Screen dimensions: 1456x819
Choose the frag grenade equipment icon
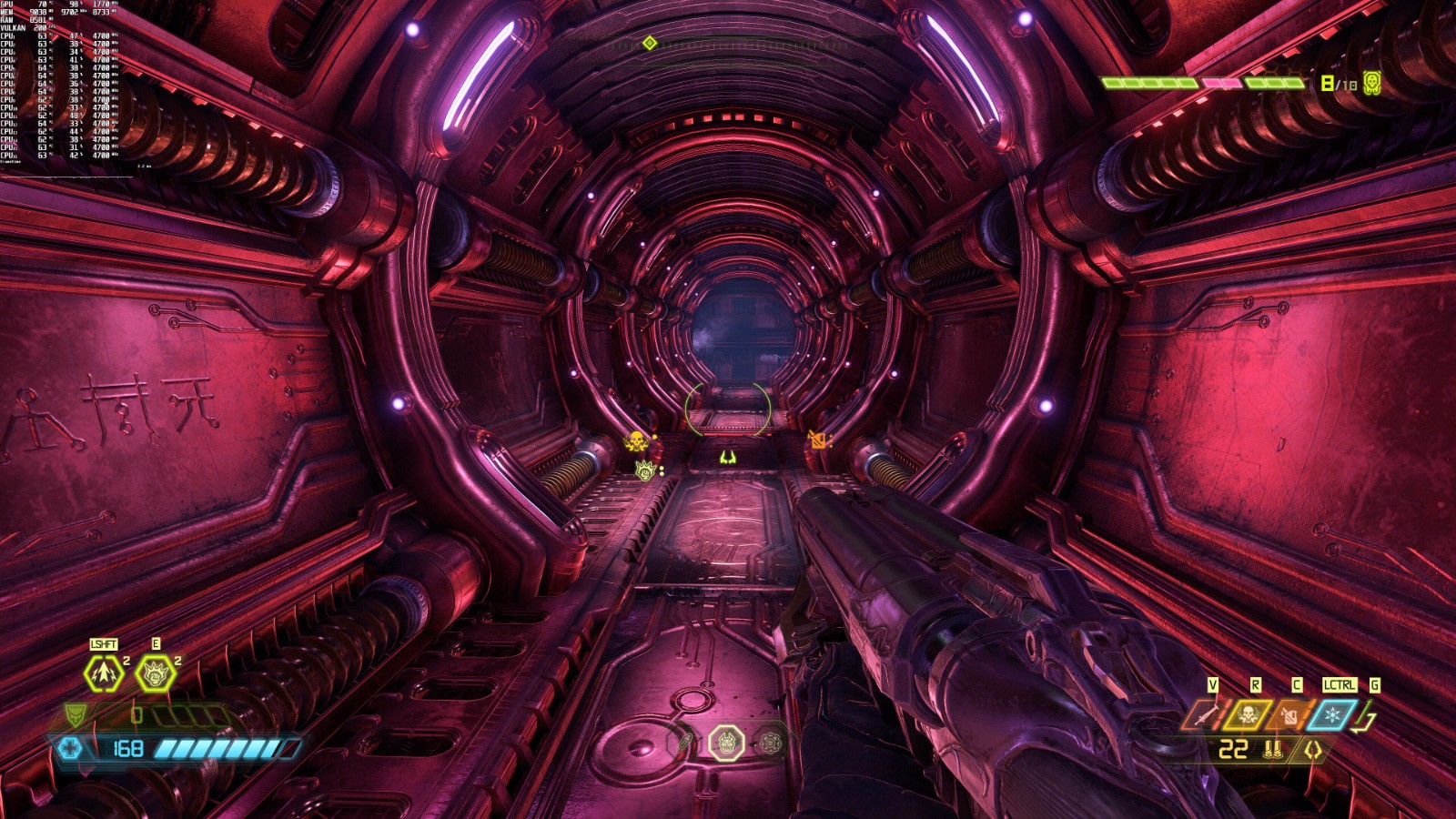[x=1289, y=716]
